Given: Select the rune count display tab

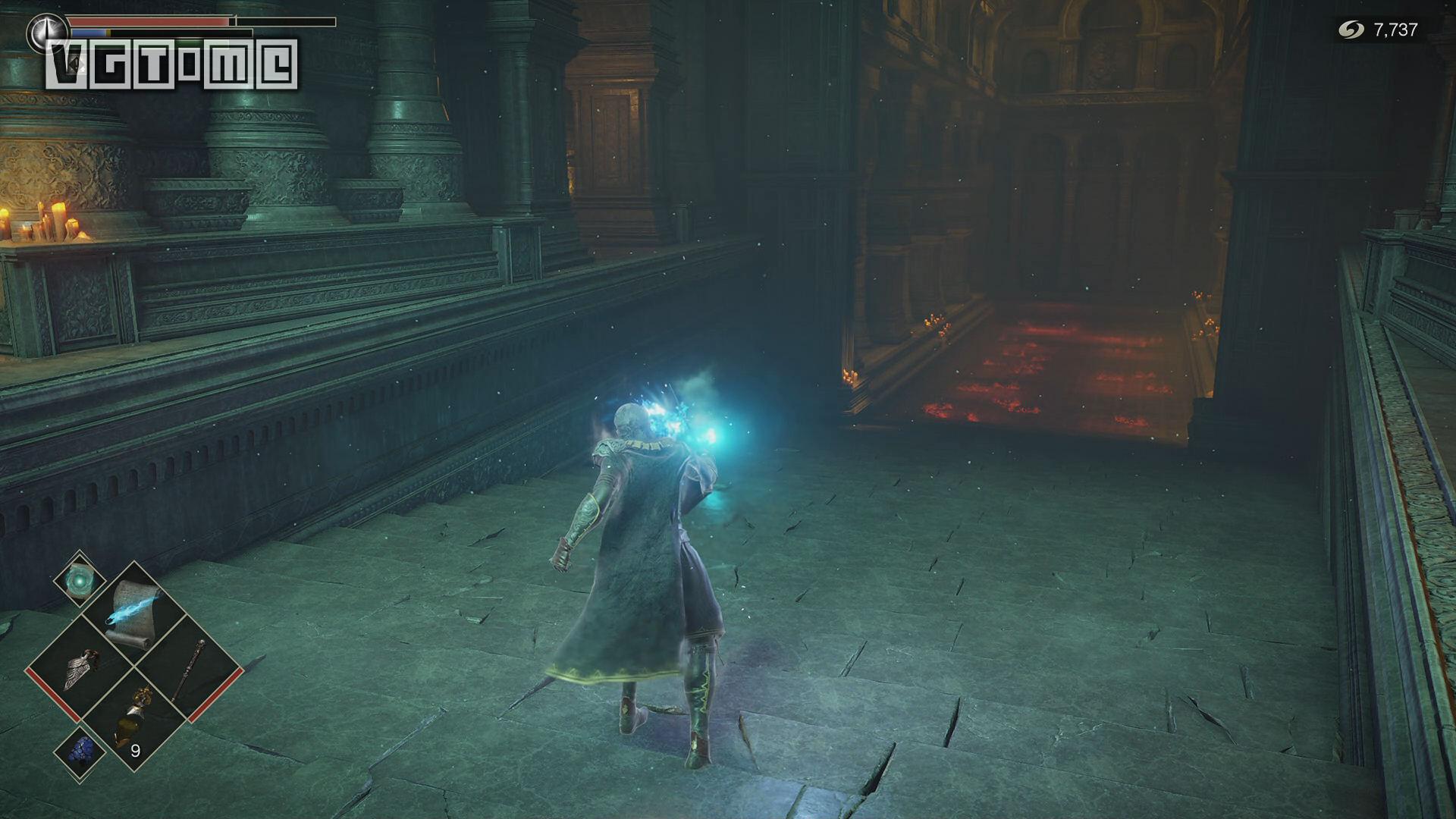Looking at the screenshot, I should pos(1395,31).
